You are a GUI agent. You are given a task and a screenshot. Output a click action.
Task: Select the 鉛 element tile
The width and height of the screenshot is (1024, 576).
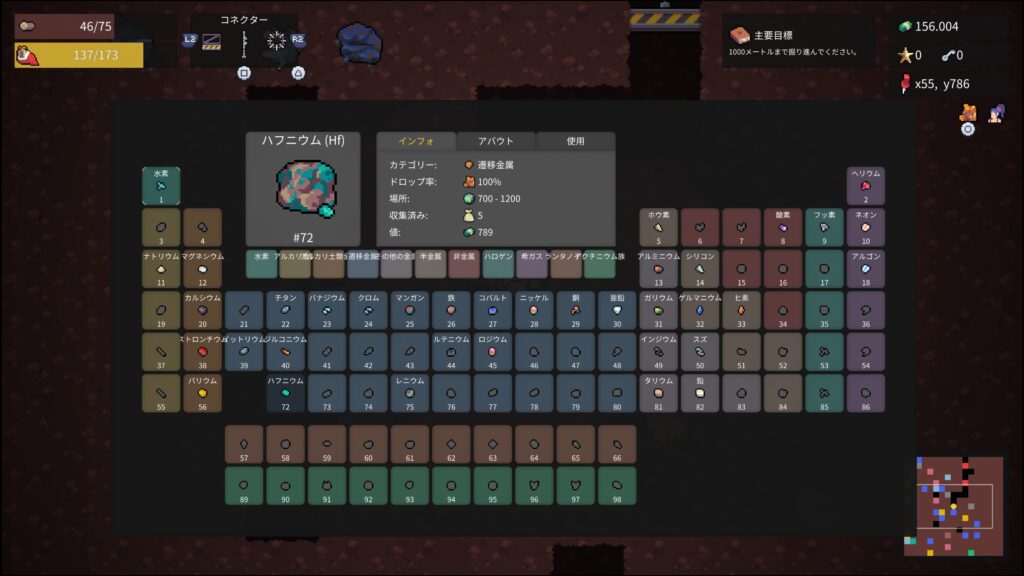pyautogui.click(x=700, y=394)
